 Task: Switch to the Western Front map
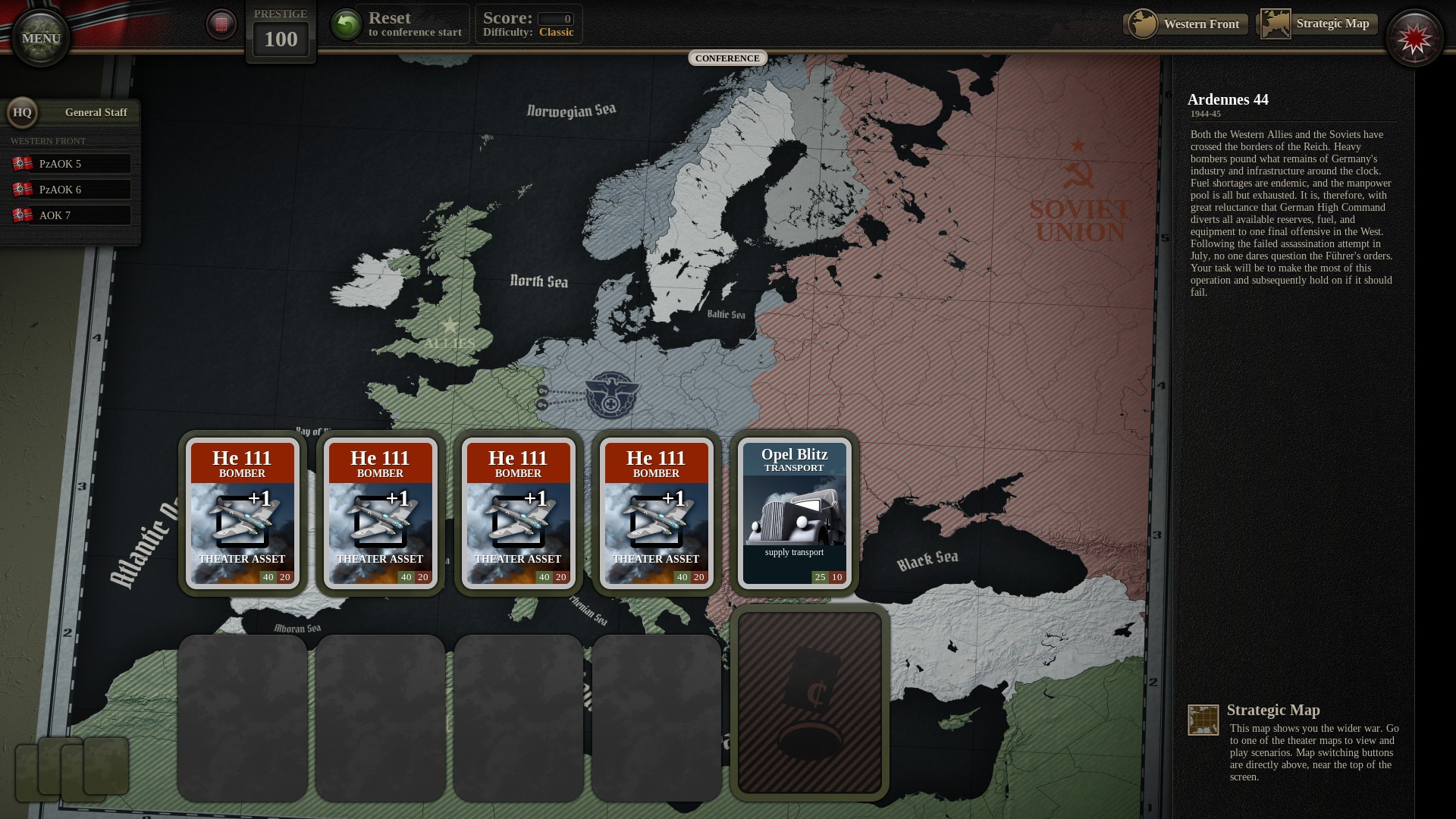coord(1185,24)
